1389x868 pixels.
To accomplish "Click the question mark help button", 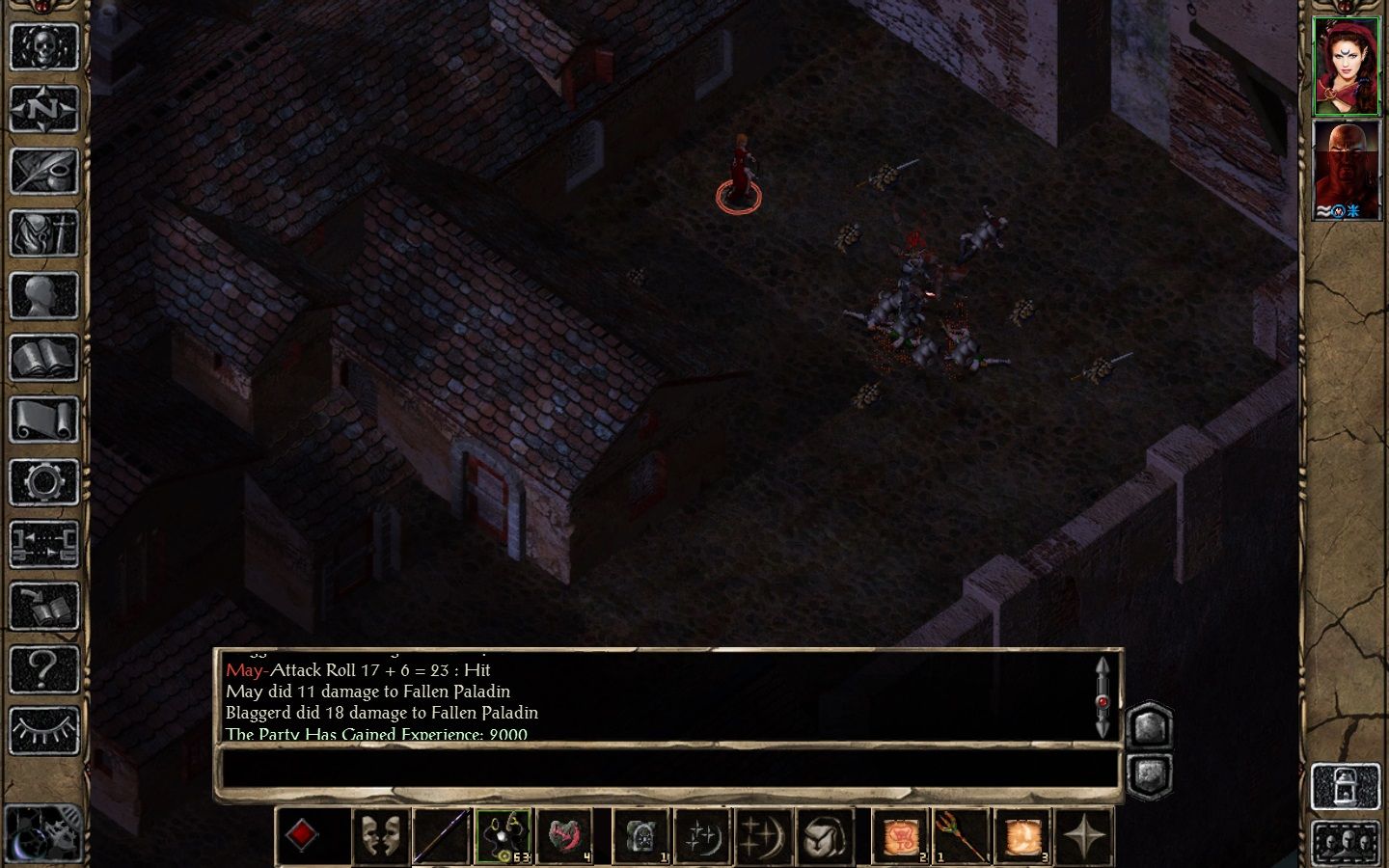I will click(43, 667).
